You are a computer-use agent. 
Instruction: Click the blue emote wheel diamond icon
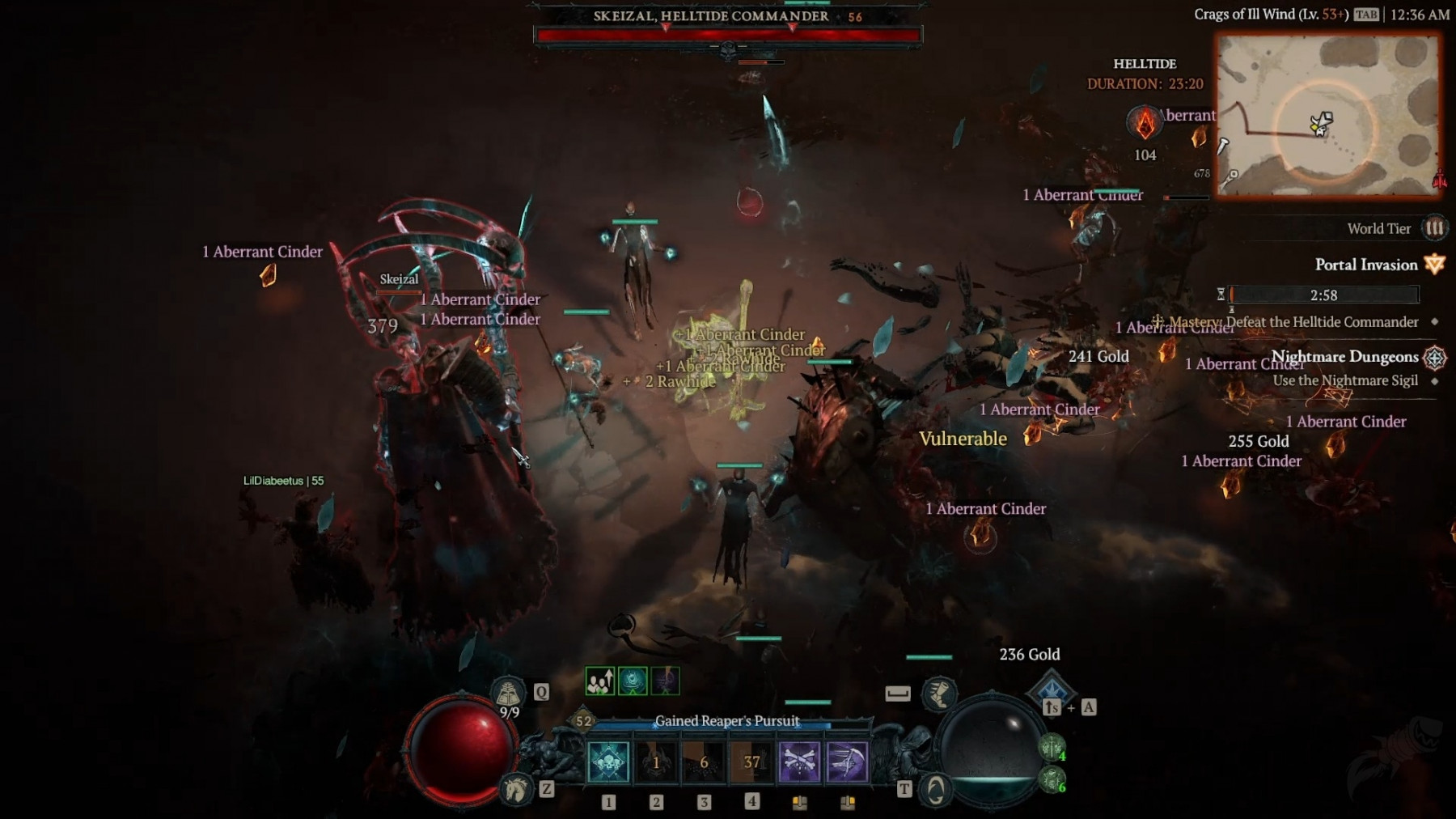[1052, 689]
